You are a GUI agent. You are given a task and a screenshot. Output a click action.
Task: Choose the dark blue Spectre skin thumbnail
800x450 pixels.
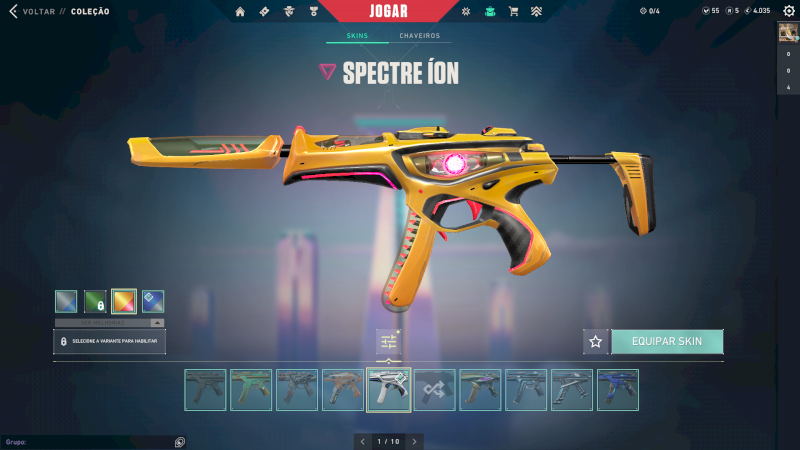pos(618,390)
